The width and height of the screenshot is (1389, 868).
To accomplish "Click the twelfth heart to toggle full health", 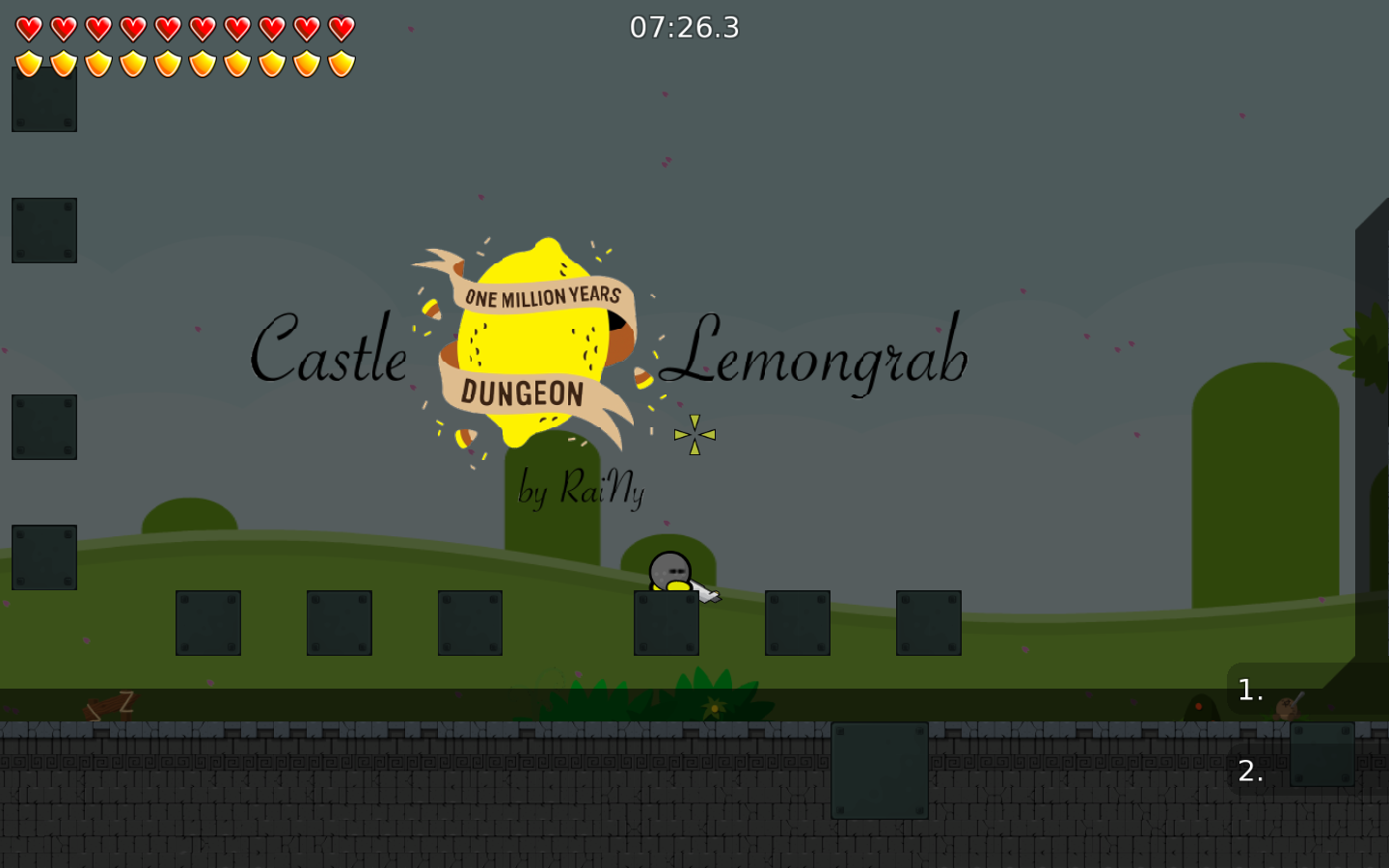I will point(340,28).
